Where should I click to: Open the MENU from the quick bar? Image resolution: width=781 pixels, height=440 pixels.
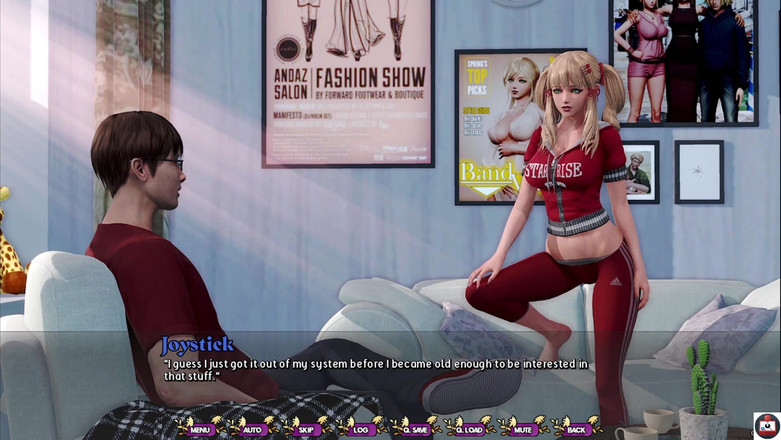click(x=200, y=429)
